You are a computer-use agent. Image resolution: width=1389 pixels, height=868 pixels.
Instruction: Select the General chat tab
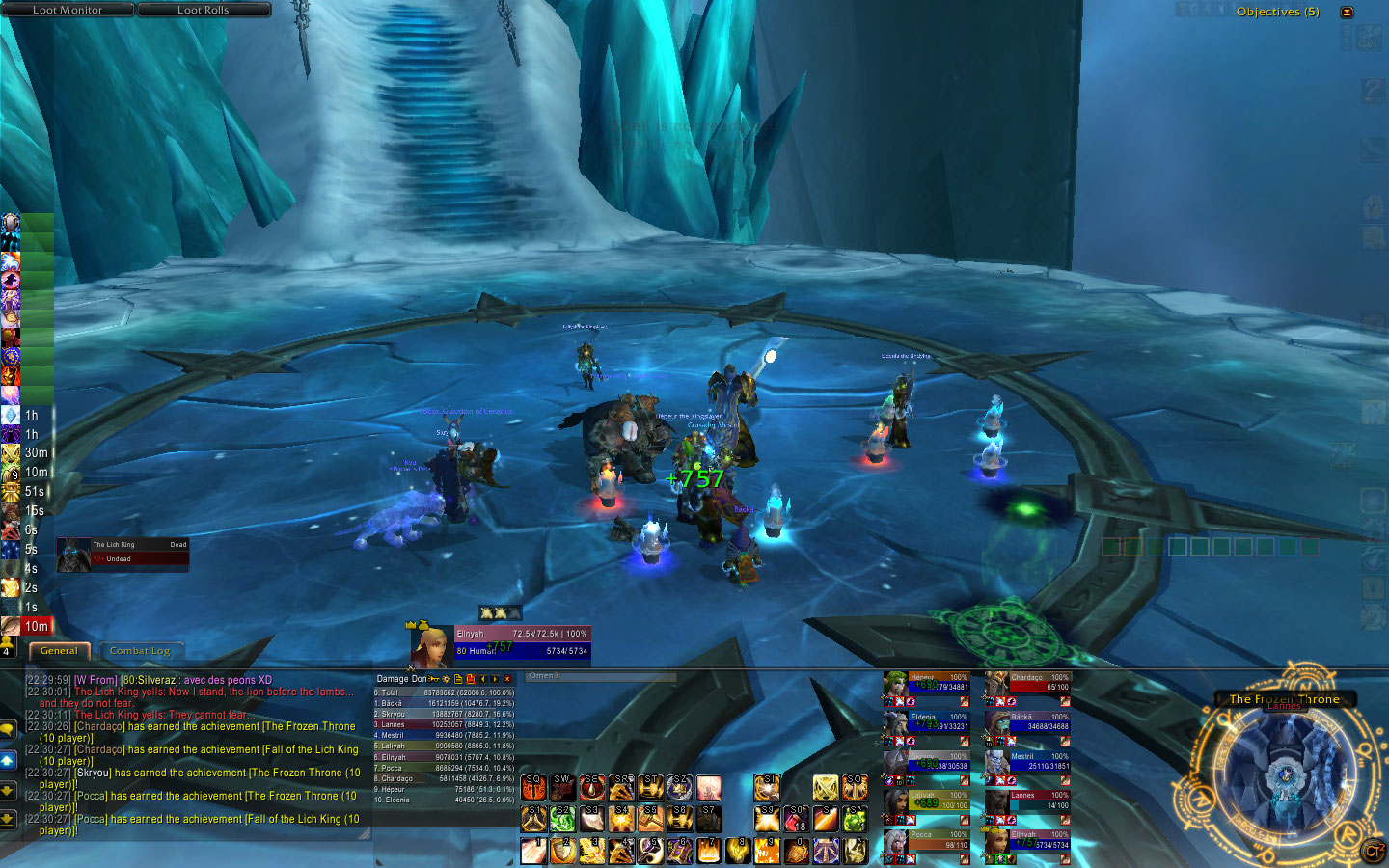pos(59,651)
